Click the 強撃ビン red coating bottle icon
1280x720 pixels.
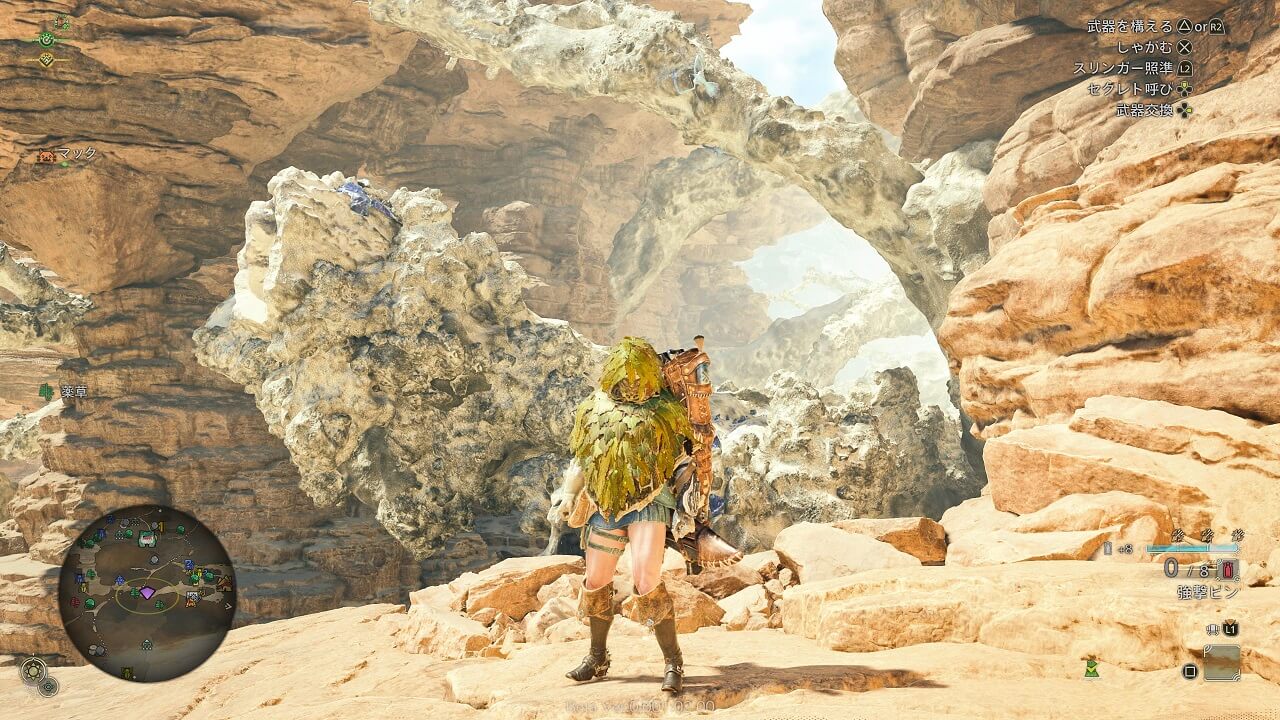1229,571
